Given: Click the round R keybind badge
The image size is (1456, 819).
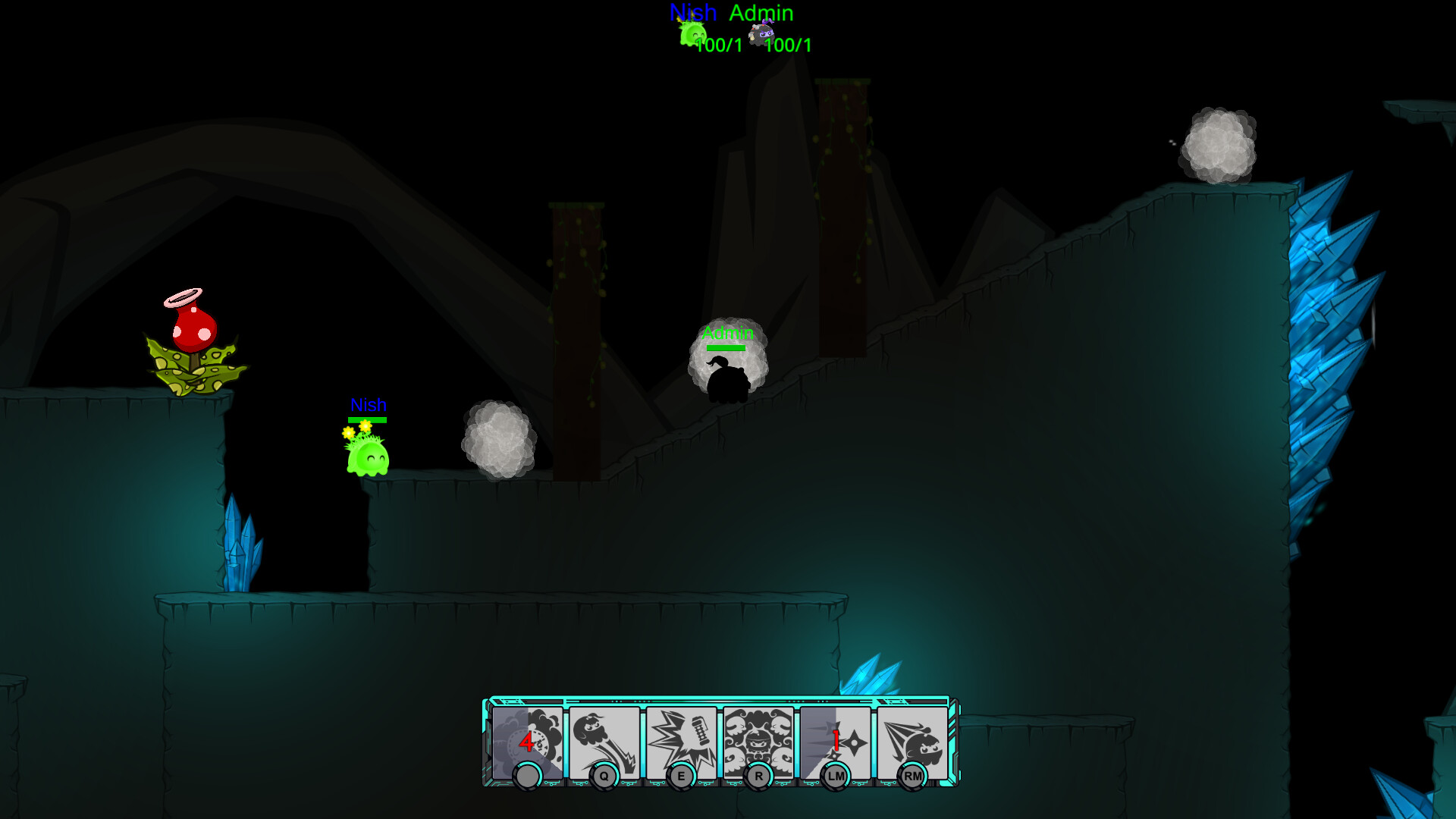Looking at the screenshot, I should (758, 776).
